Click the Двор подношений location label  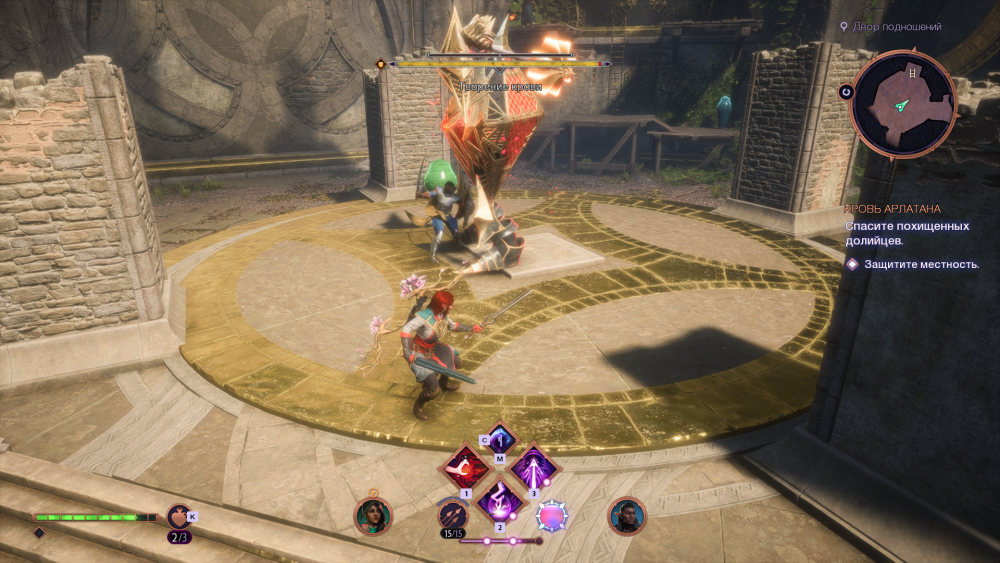pyautogui.click(x=895, y=26)
